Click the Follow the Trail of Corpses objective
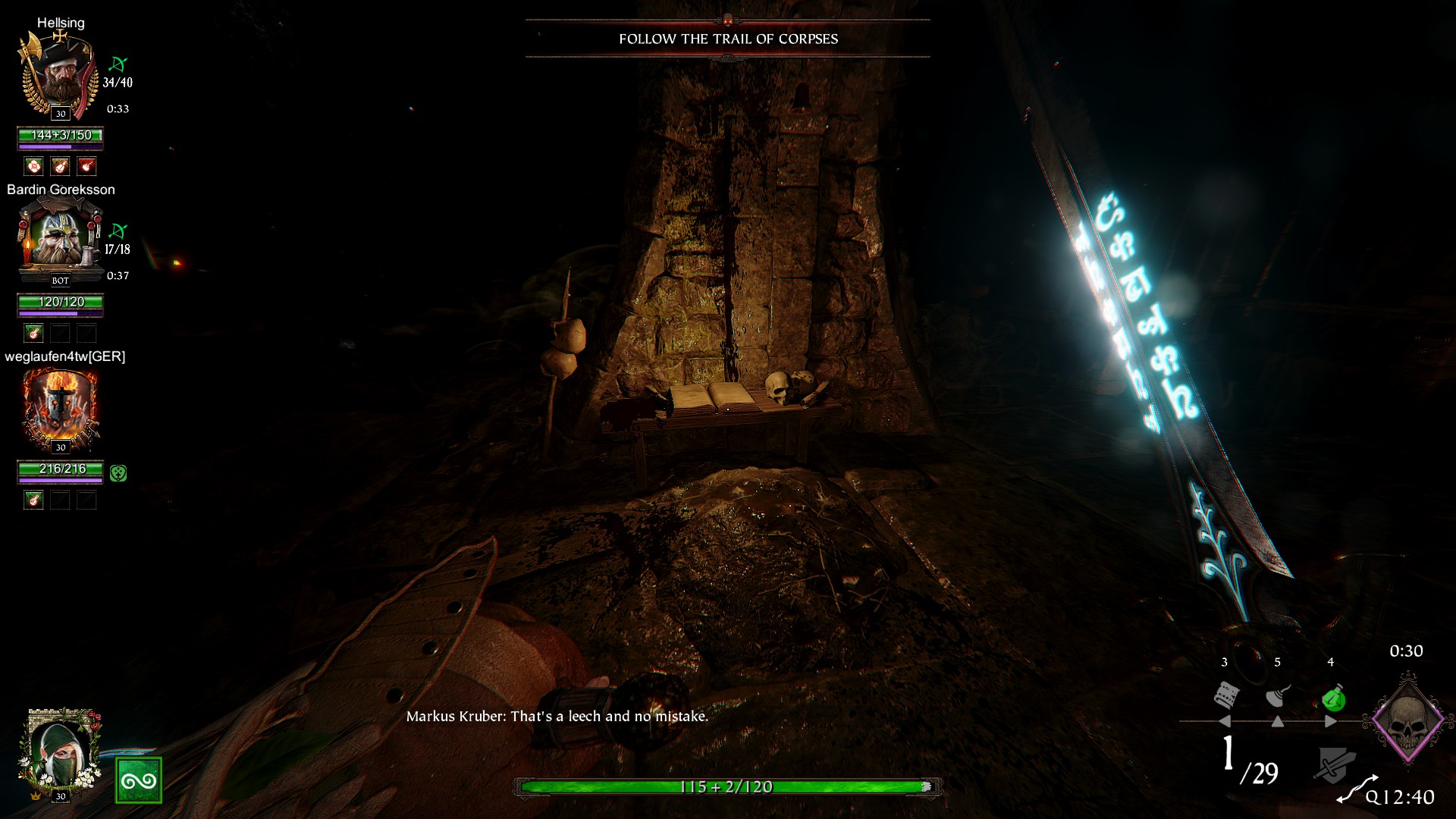1456x819 pixels. [x=728, y=39]
